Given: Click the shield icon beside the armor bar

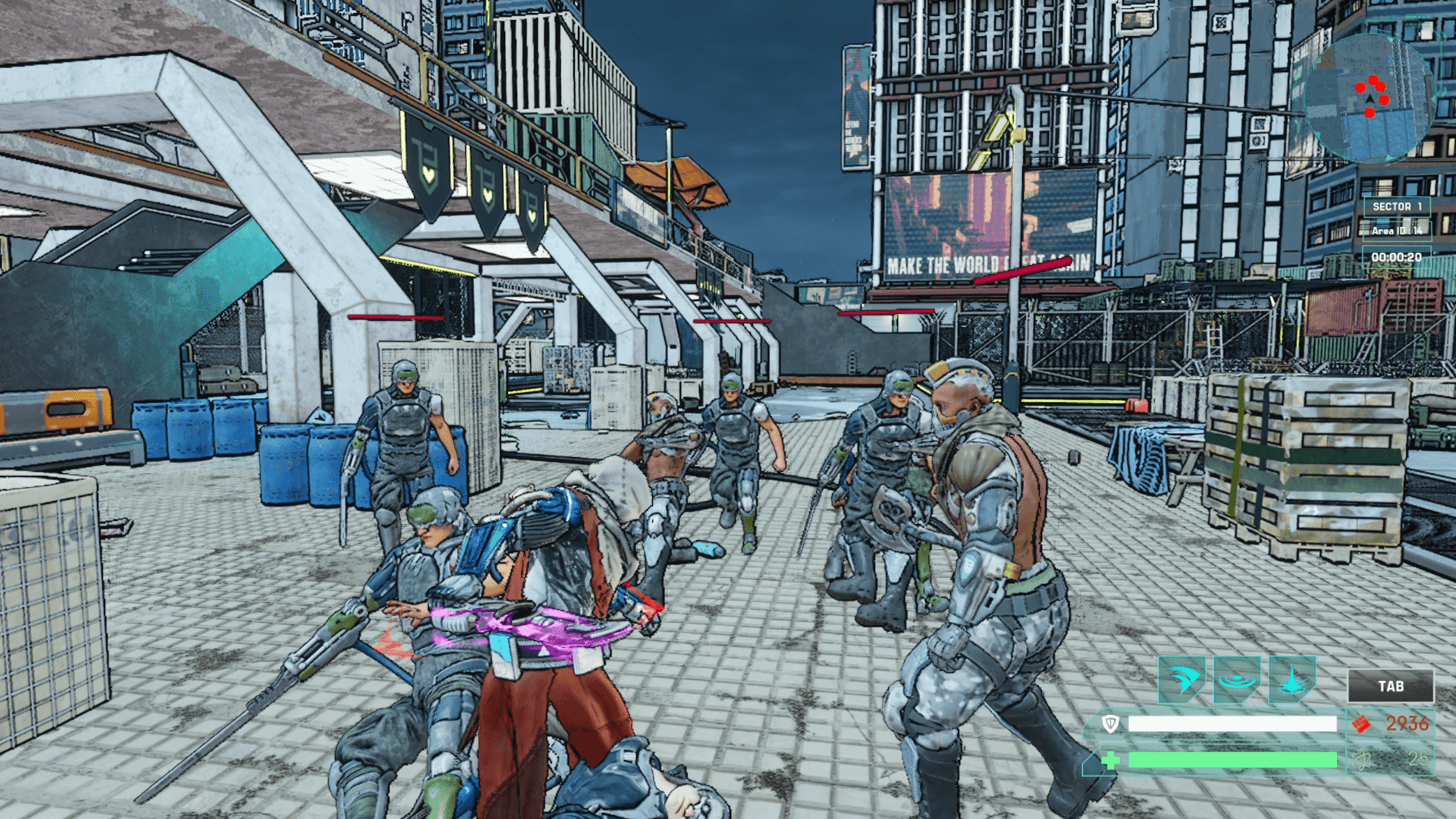Looking at the screenshot, I should (x=1110, y=723).
